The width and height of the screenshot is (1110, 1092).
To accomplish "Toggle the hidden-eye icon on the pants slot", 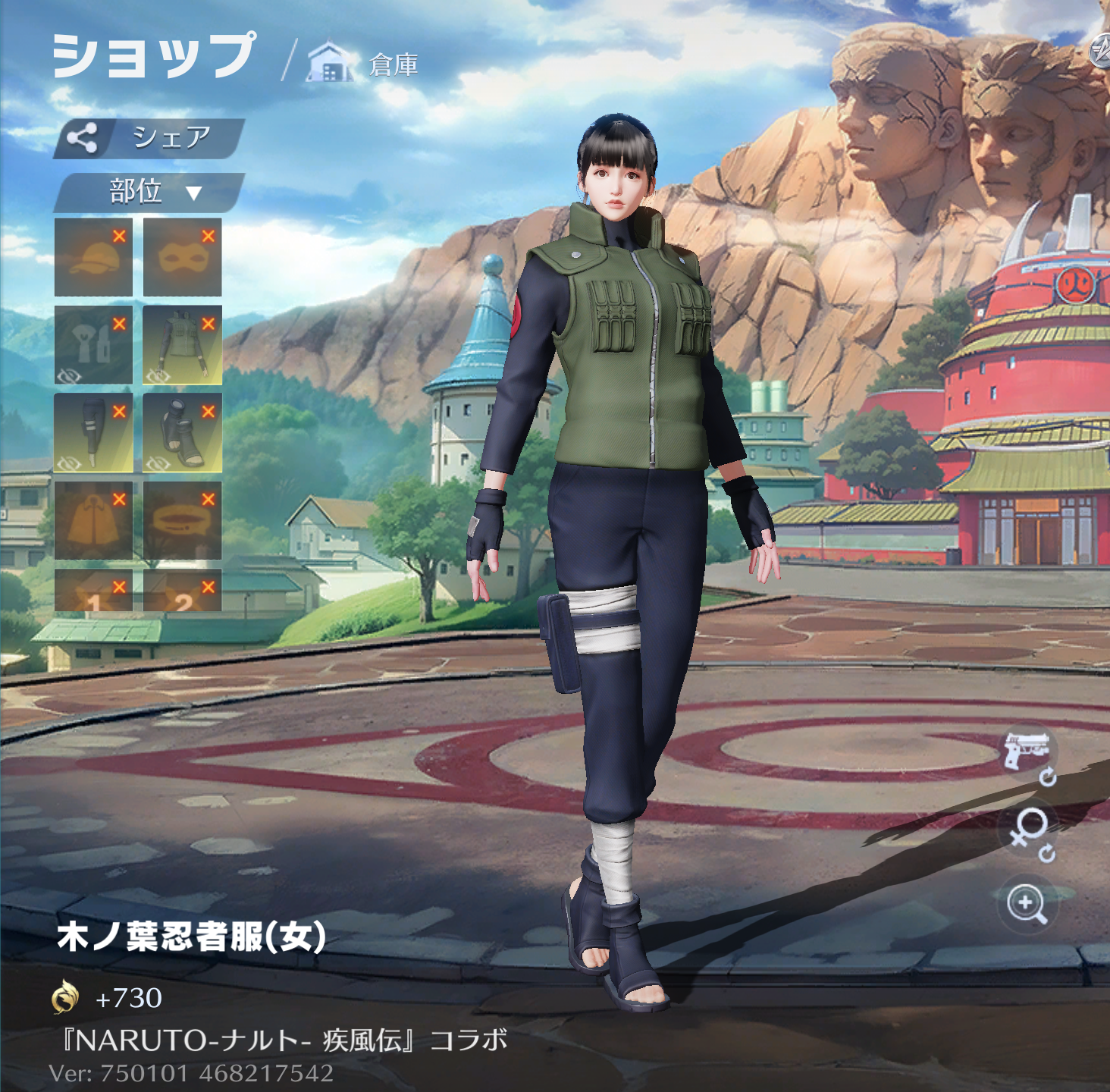I will pos(69,463).
